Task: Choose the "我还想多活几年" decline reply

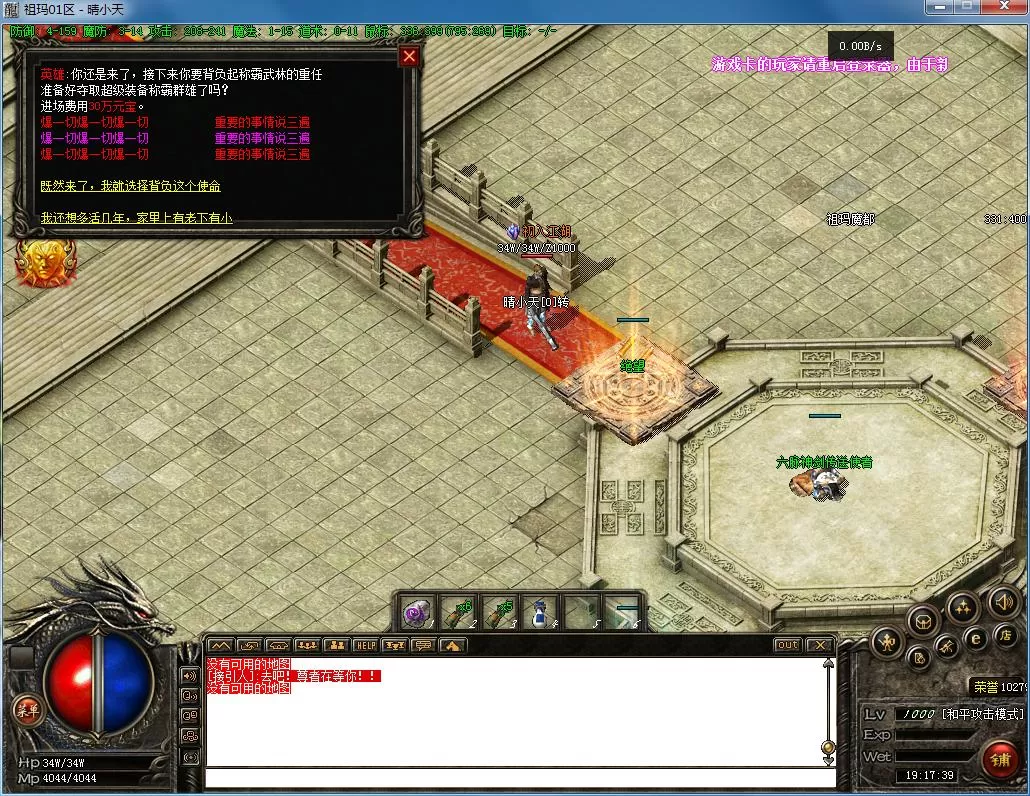Action: [136, 217]
